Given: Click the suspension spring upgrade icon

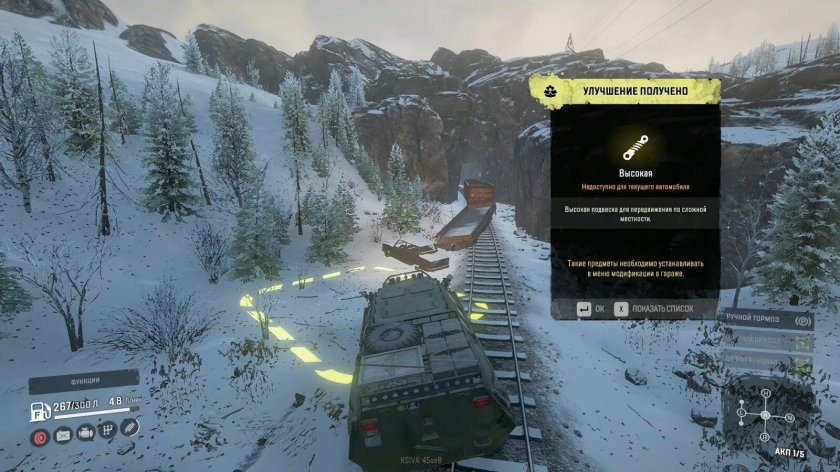Looking at the screenshot, I should pyautogui.click(x=634, y=149).
